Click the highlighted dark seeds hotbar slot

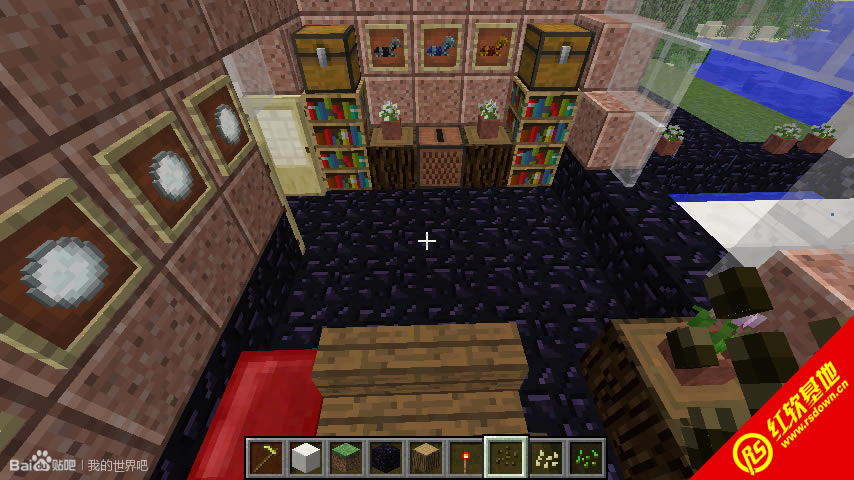[506, 458]
